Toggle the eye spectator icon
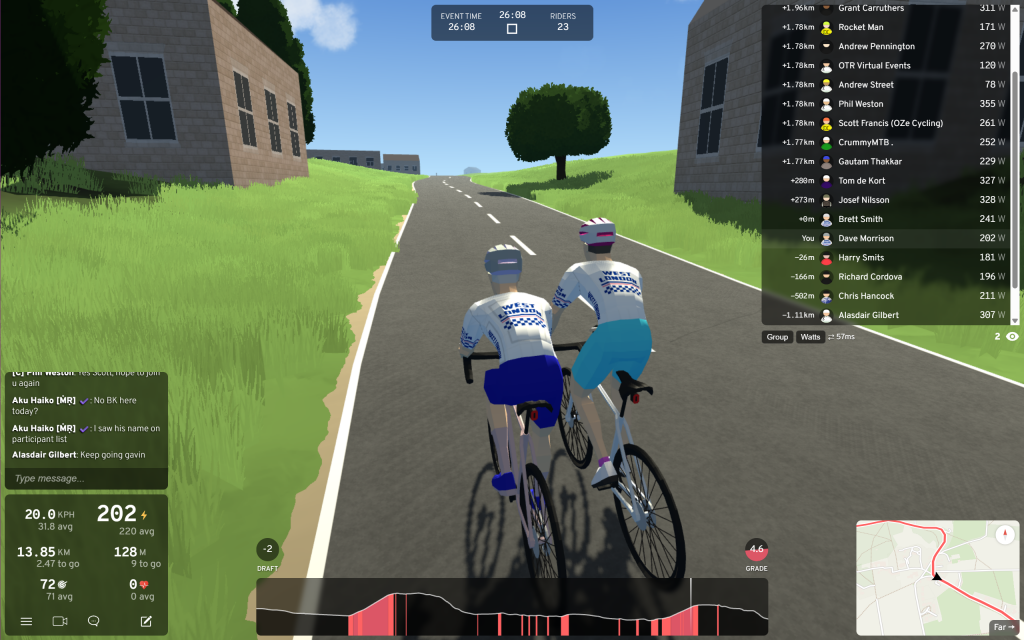Image resolution: width=1024 pixels, height=640 pixels. (x=1012, y=337)
